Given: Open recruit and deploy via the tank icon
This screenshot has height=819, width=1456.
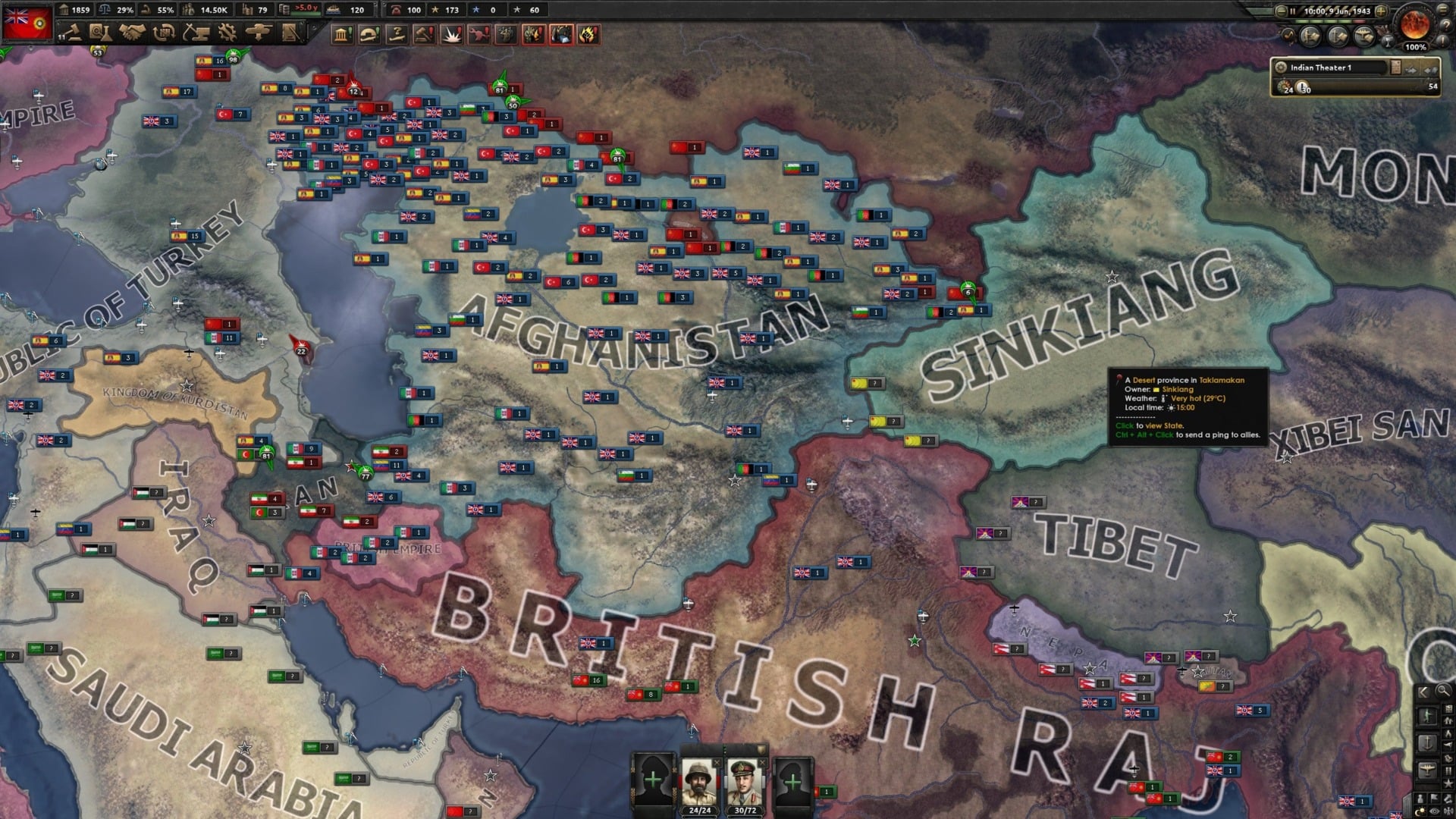Looking at the screenshot, I should [257, 32].
